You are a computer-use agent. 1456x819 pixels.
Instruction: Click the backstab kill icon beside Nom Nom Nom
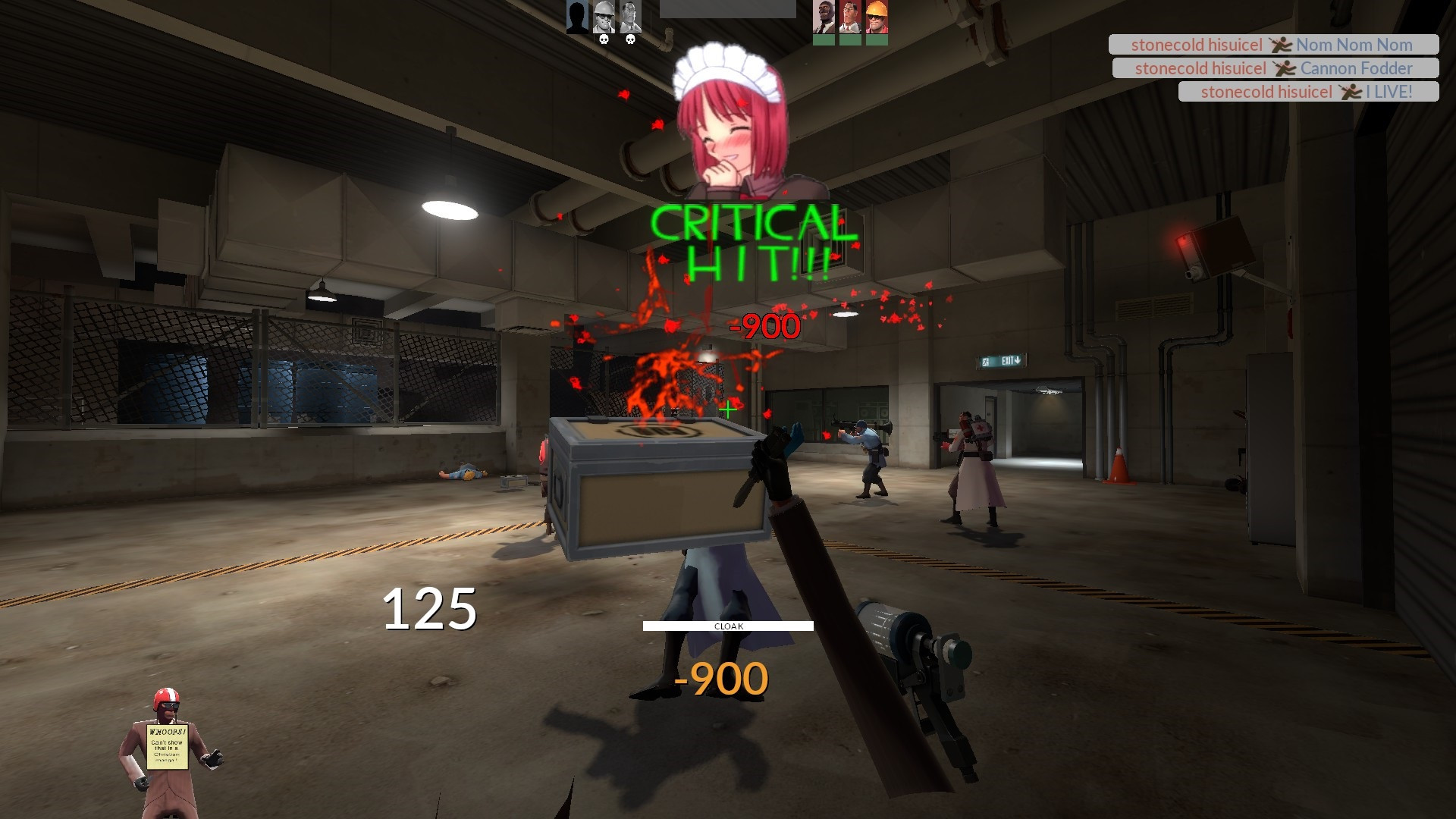click(1283, 45)
